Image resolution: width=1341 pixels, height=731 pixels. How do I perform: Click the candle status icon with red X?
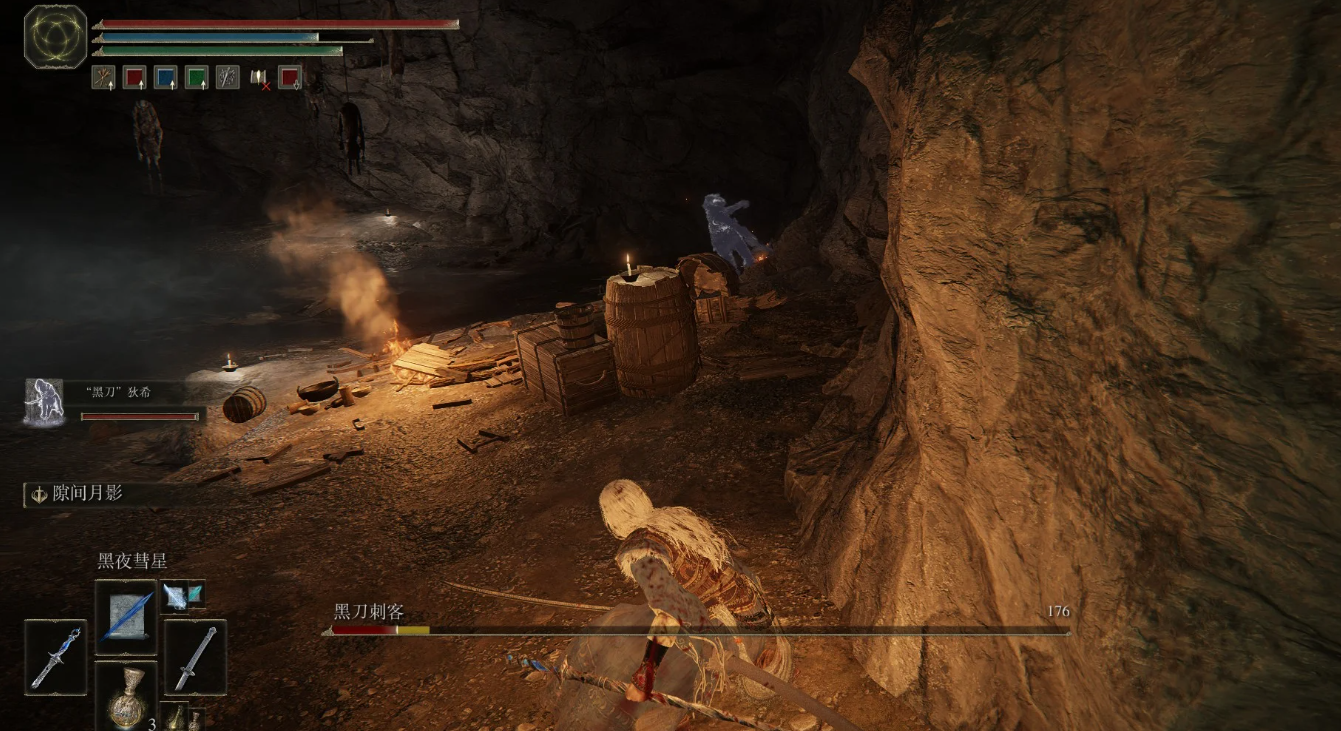pyautogui.click(x=259, y=77)
